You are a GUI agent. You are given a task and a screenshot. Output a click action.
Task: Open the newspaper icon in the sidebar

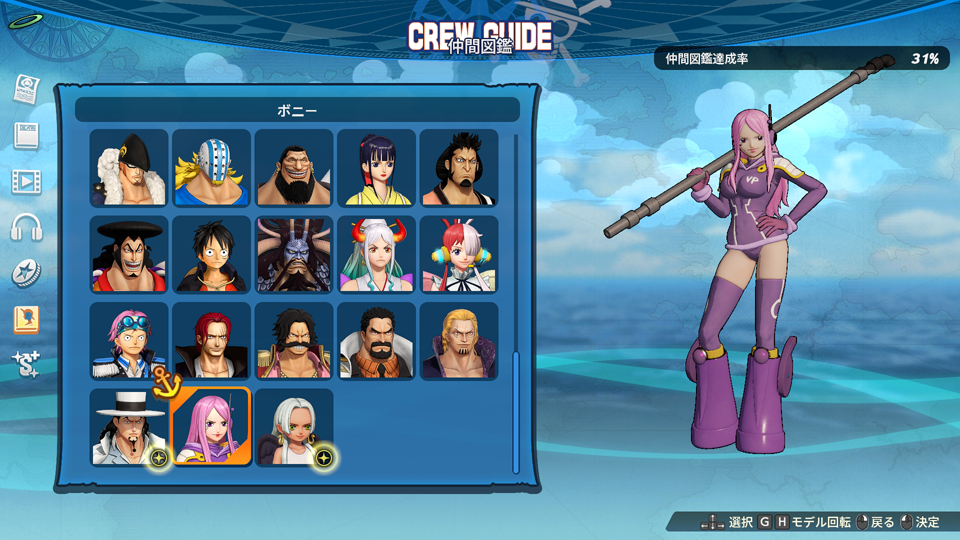[26, 89]
